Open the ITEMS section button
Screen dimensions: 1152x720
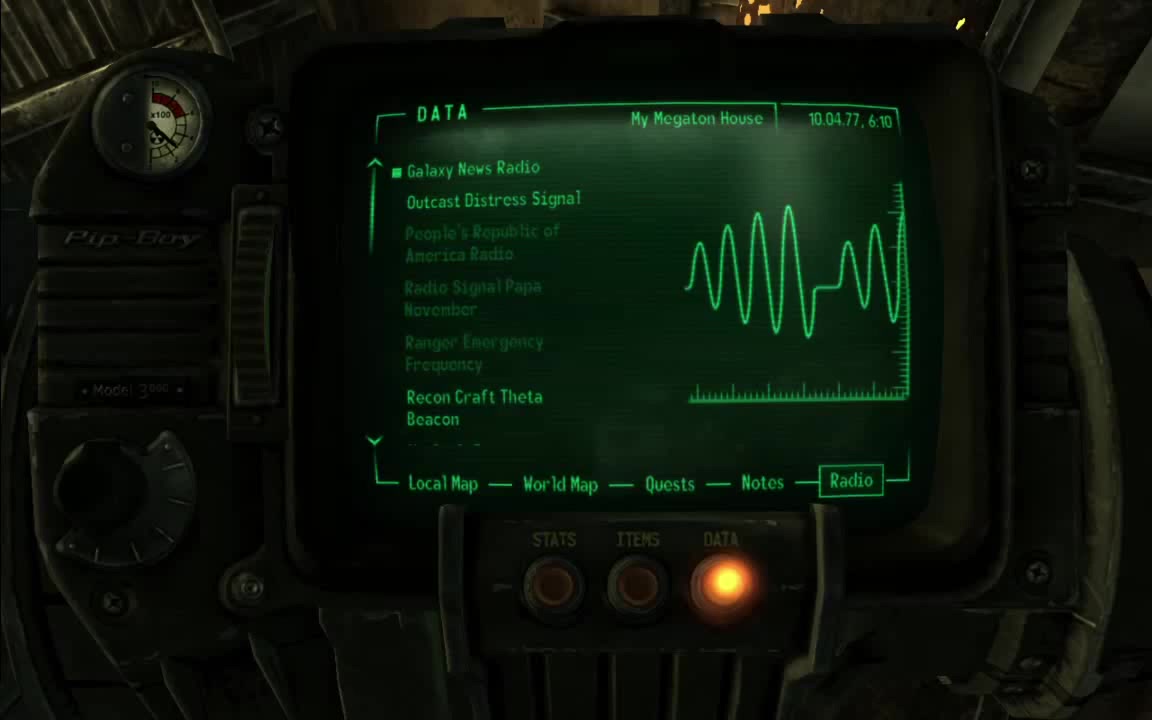[x=637, y=583]
